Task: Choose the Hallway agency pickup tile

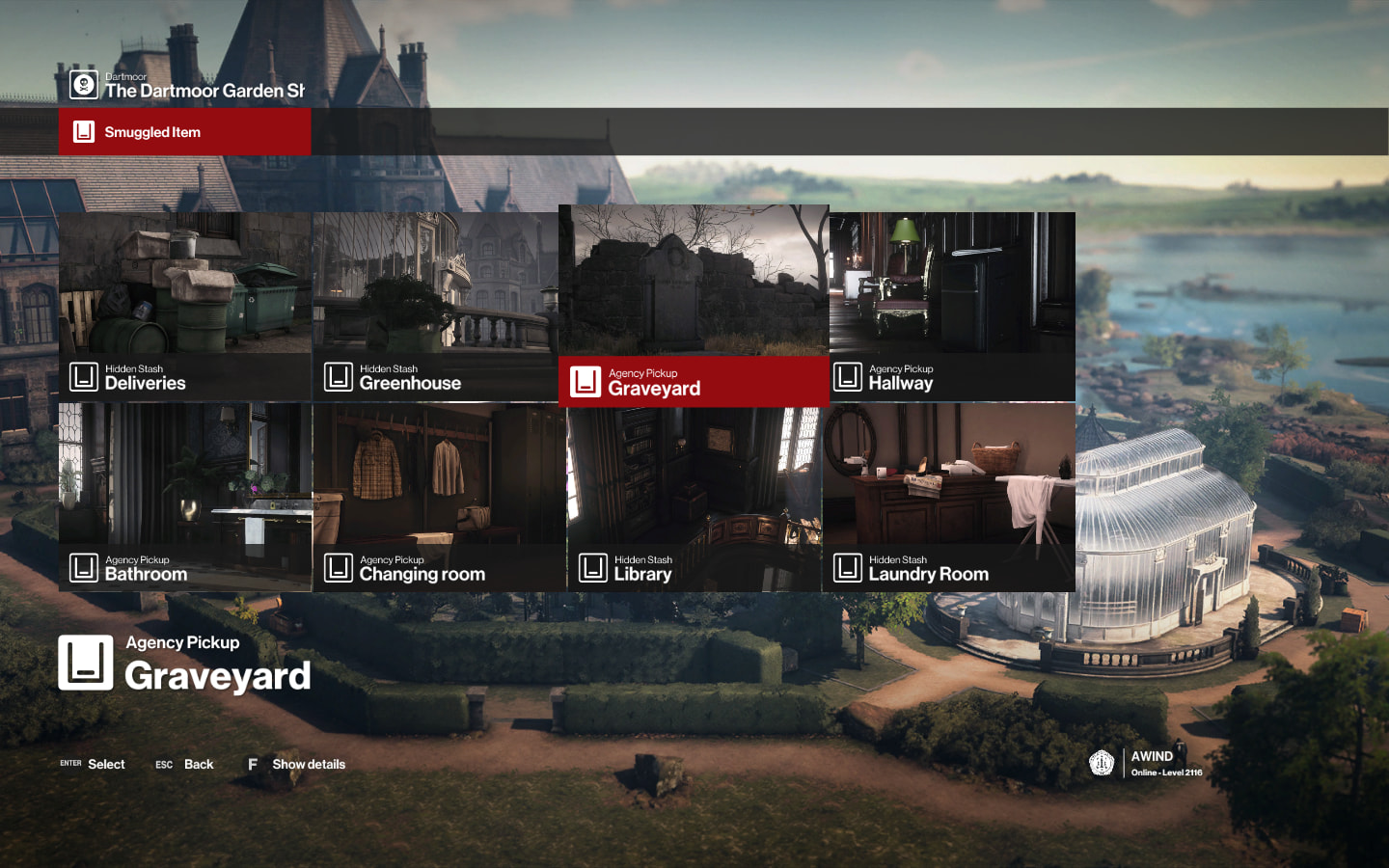Action: [x=952, y=306]
